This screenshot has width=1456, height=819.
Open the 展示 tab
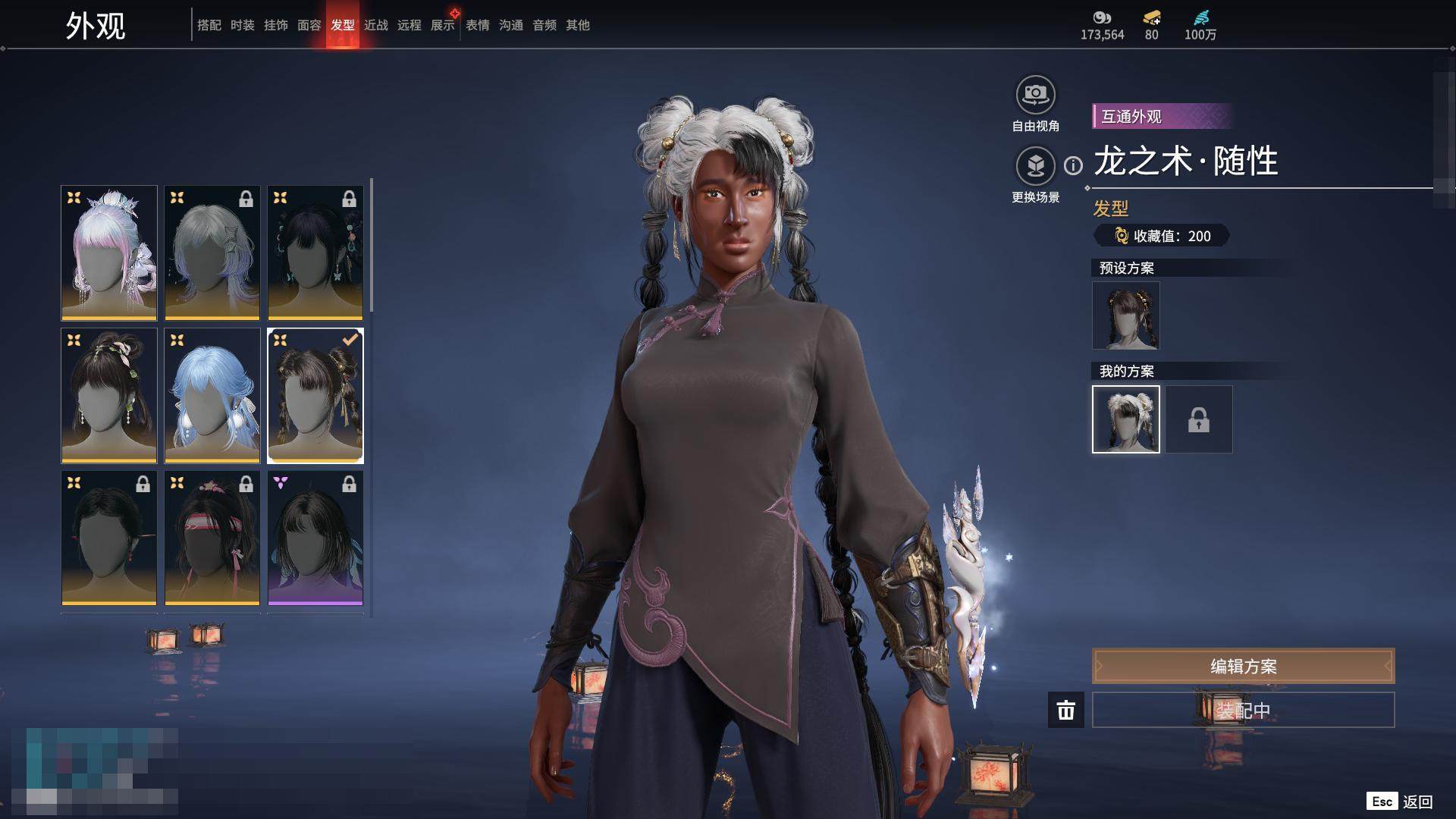[x=443, y=25]
